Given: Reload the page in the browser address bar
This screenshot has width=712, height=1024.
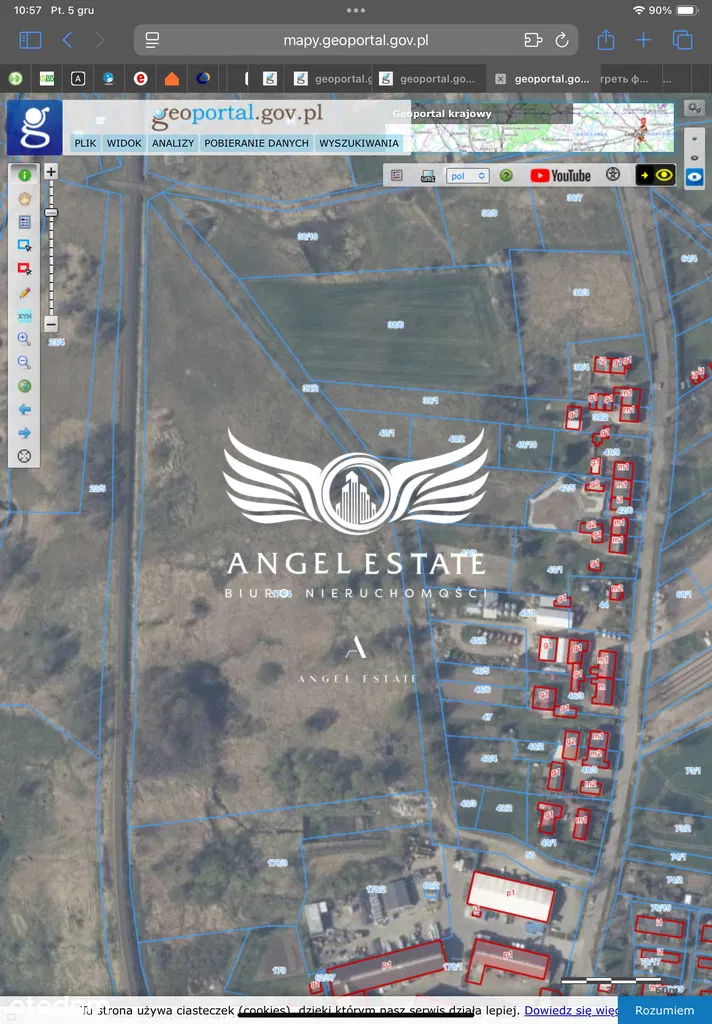Looking at the screenshot, I should [561, 40].
